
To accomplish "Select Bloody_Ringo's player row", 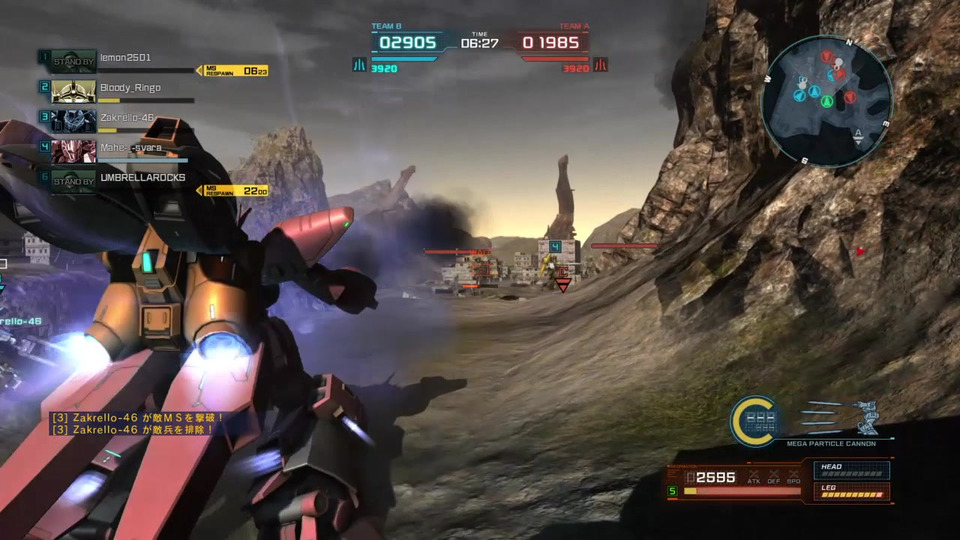I will click(x=130, y=88).
